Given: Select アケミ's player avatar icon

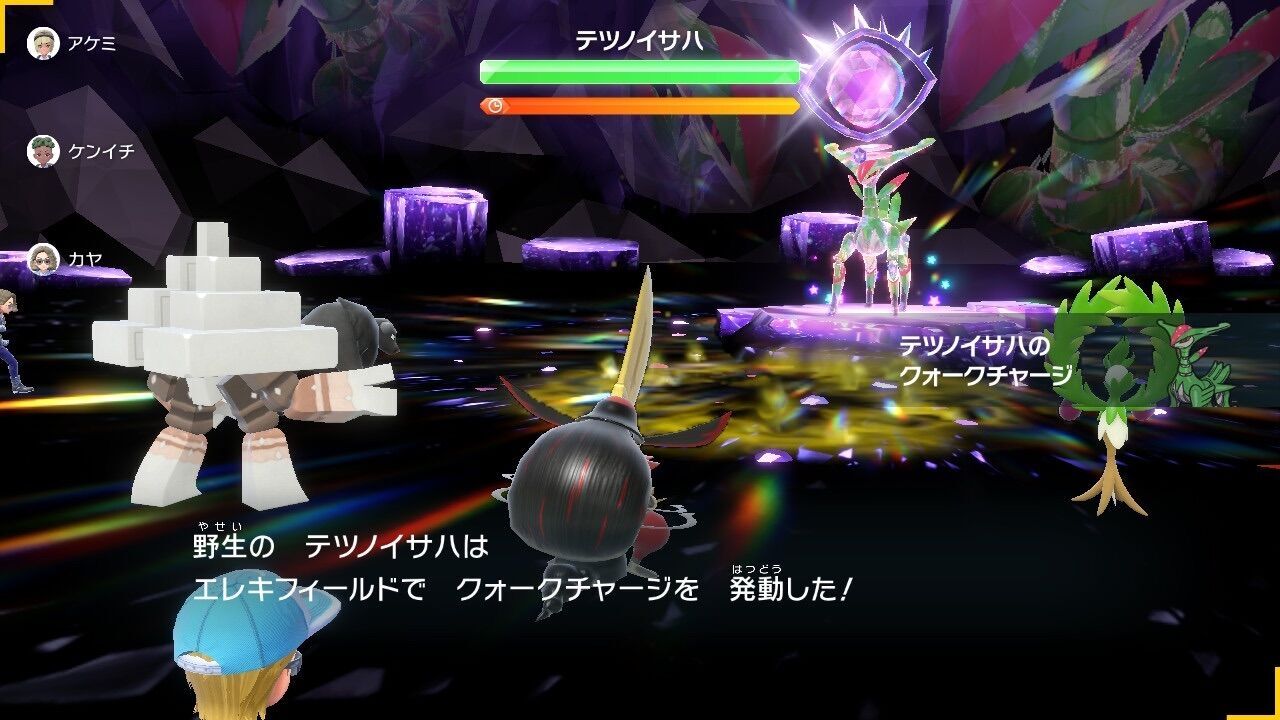Looking at the screenshot, I should (x=42, y=42).
